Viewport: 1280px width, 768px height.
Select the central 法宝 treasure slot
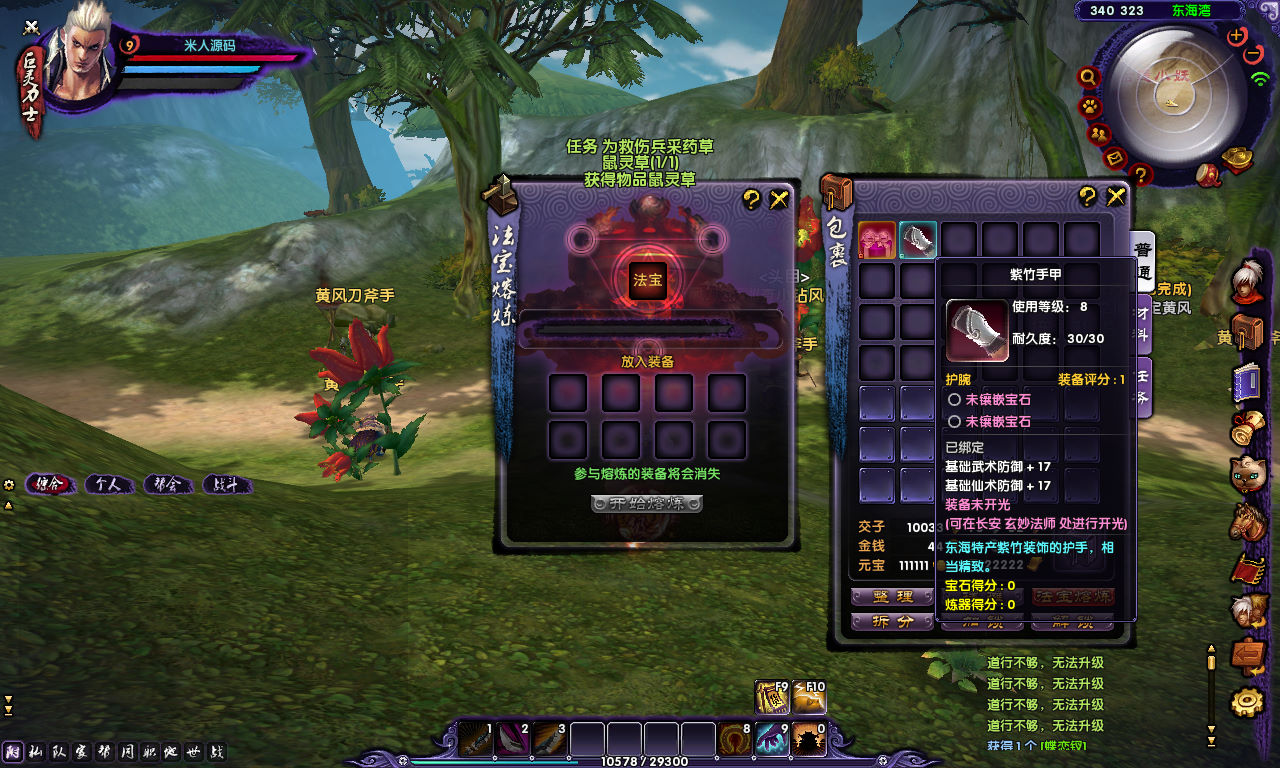click(x=646, y=281)
